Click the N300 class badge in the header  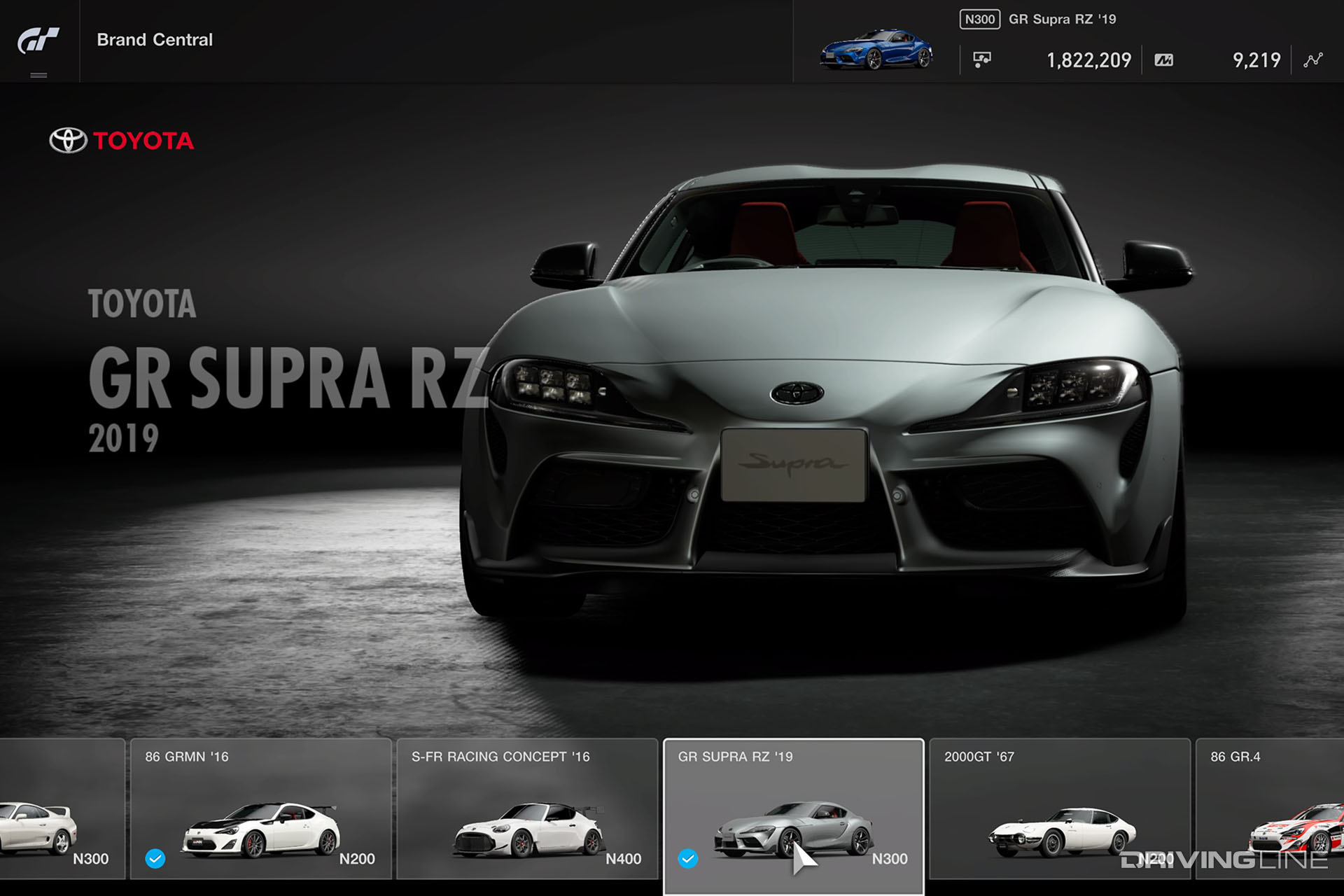pyautogui.click(x=980, y=19)
